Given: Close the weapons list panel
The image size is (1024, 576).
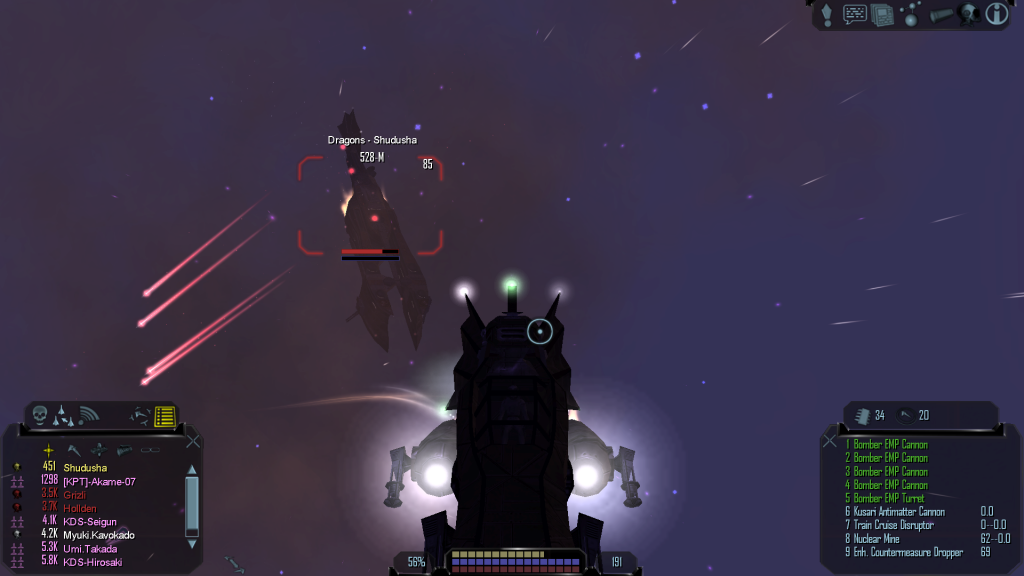Looking at the screenshot, I should (x=829, y=441).
